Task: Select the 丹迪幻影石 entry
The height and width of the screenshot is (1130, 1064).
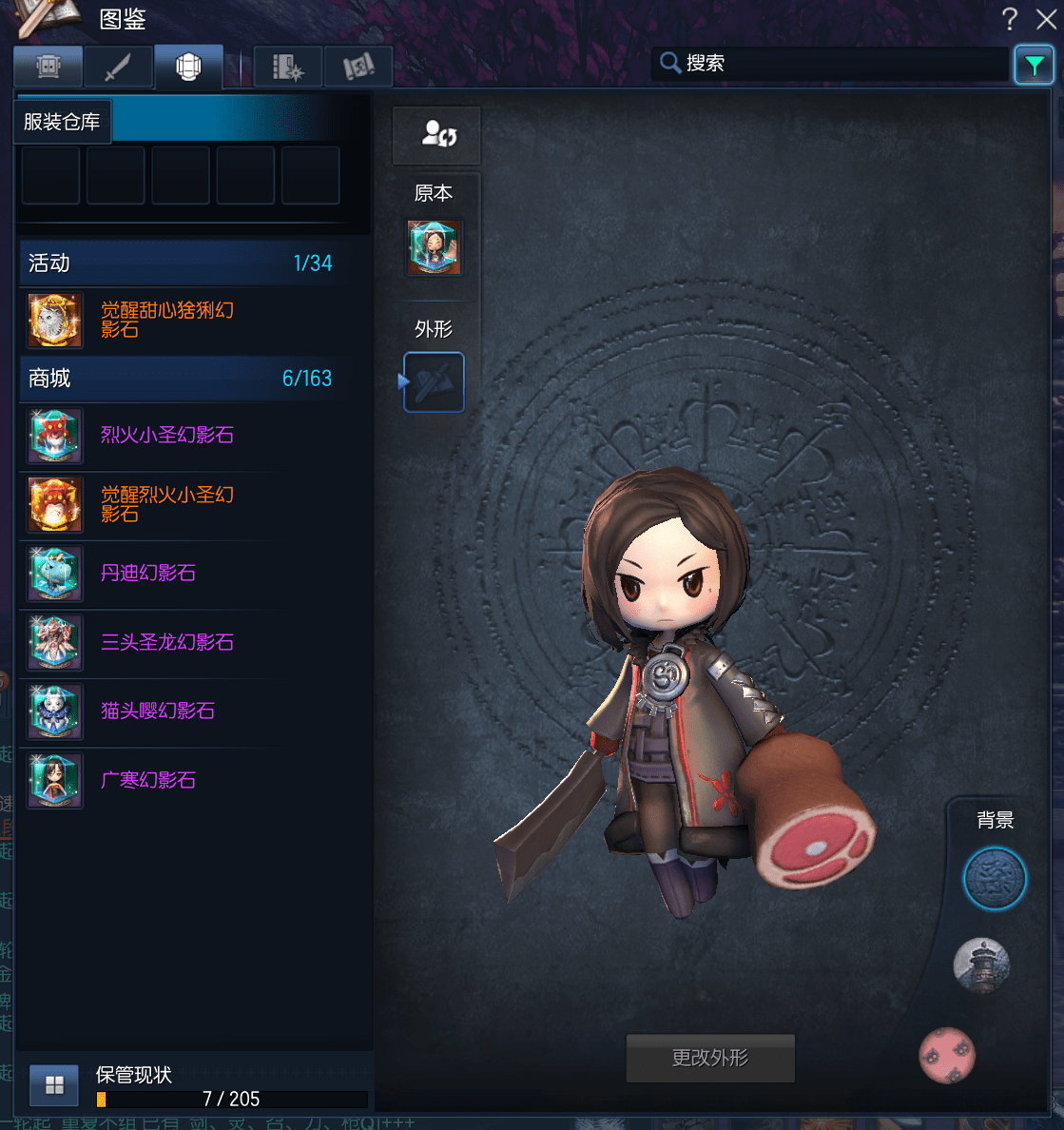Action: pos(148,574)
